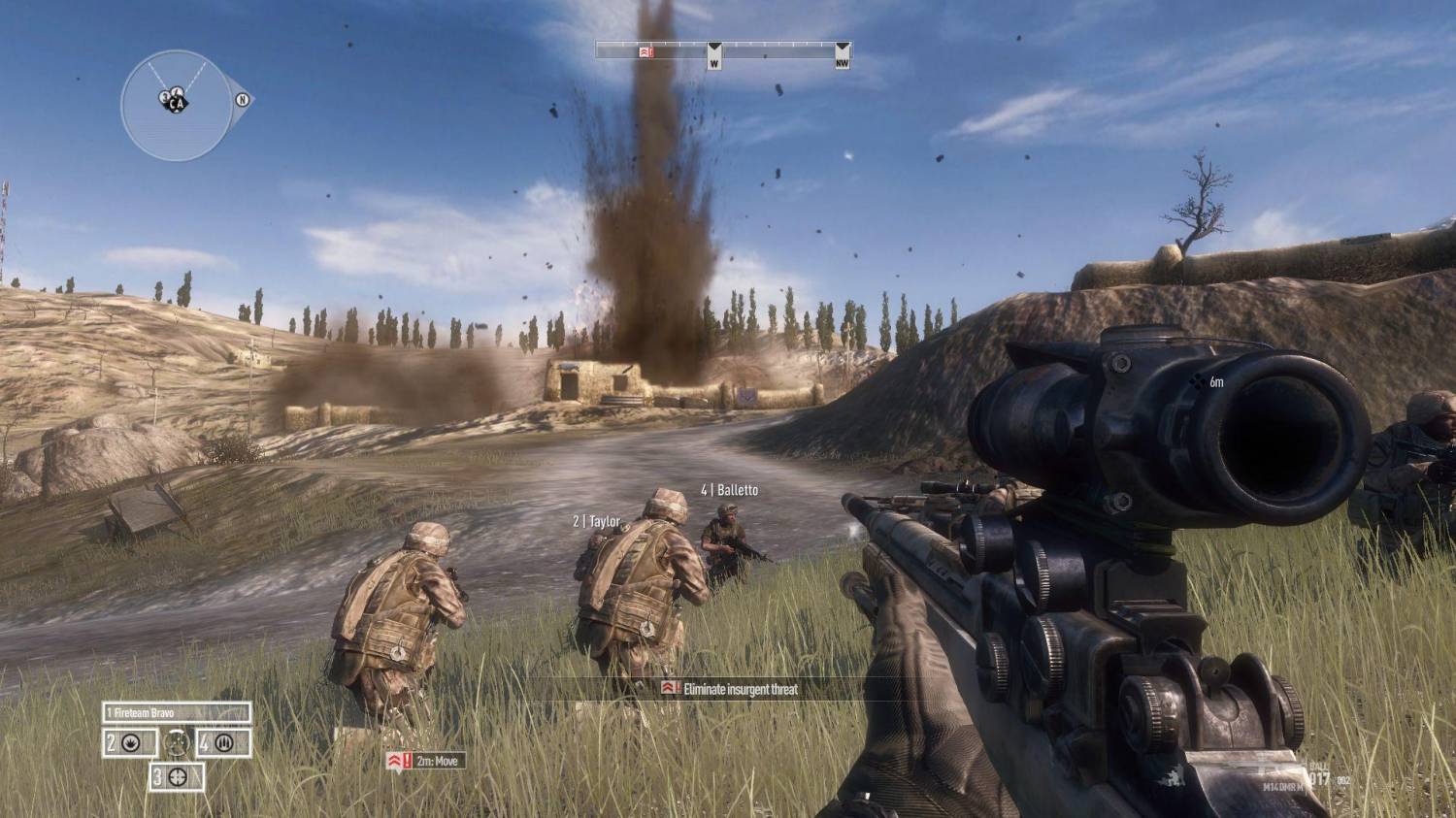The height and width of the screenshot is (818, 1456).
Task: Click the W heading marker on the compass
Action: 714,57
